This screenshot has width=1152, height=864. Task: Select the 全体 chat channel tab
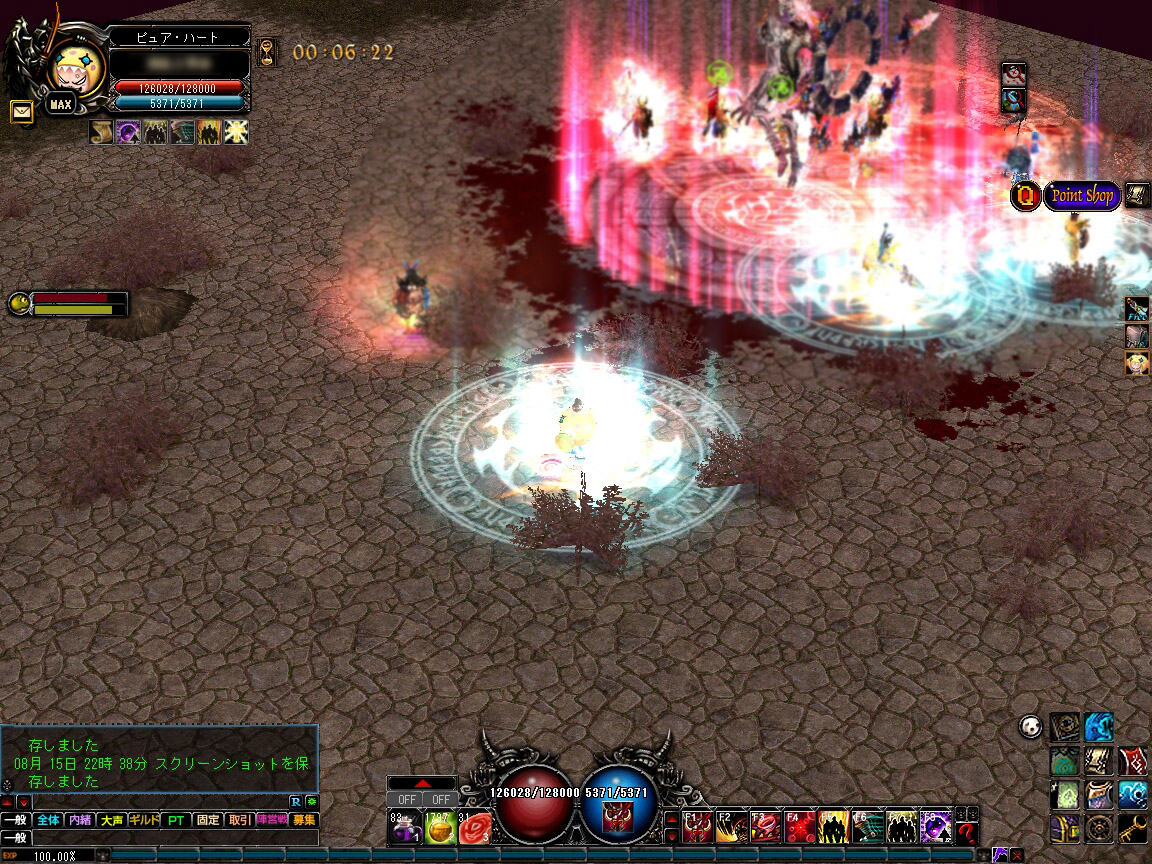click(48, 820)
